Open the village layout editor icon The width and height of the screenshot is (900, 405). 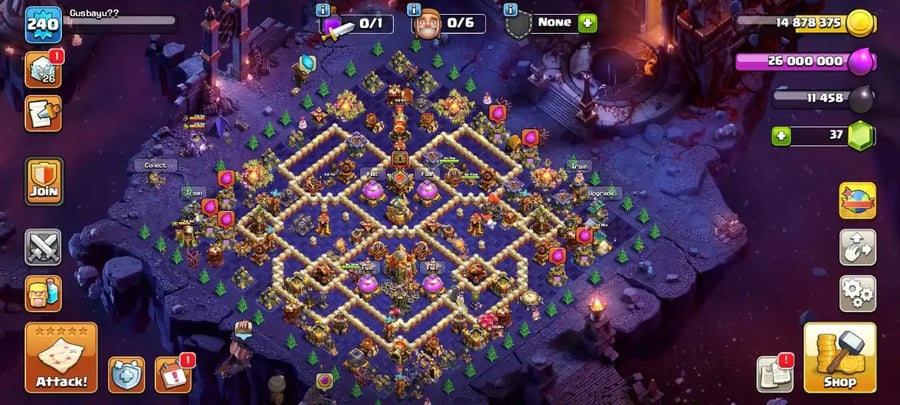point(857,247)
